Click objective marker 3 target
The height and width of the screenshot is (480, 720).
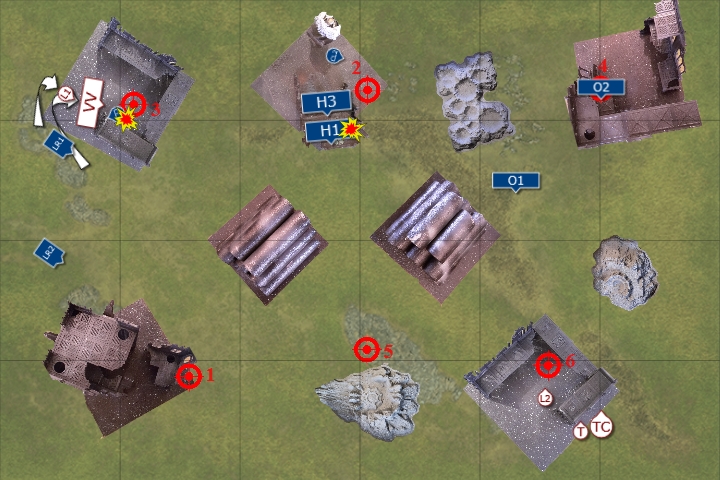point(133,102)
